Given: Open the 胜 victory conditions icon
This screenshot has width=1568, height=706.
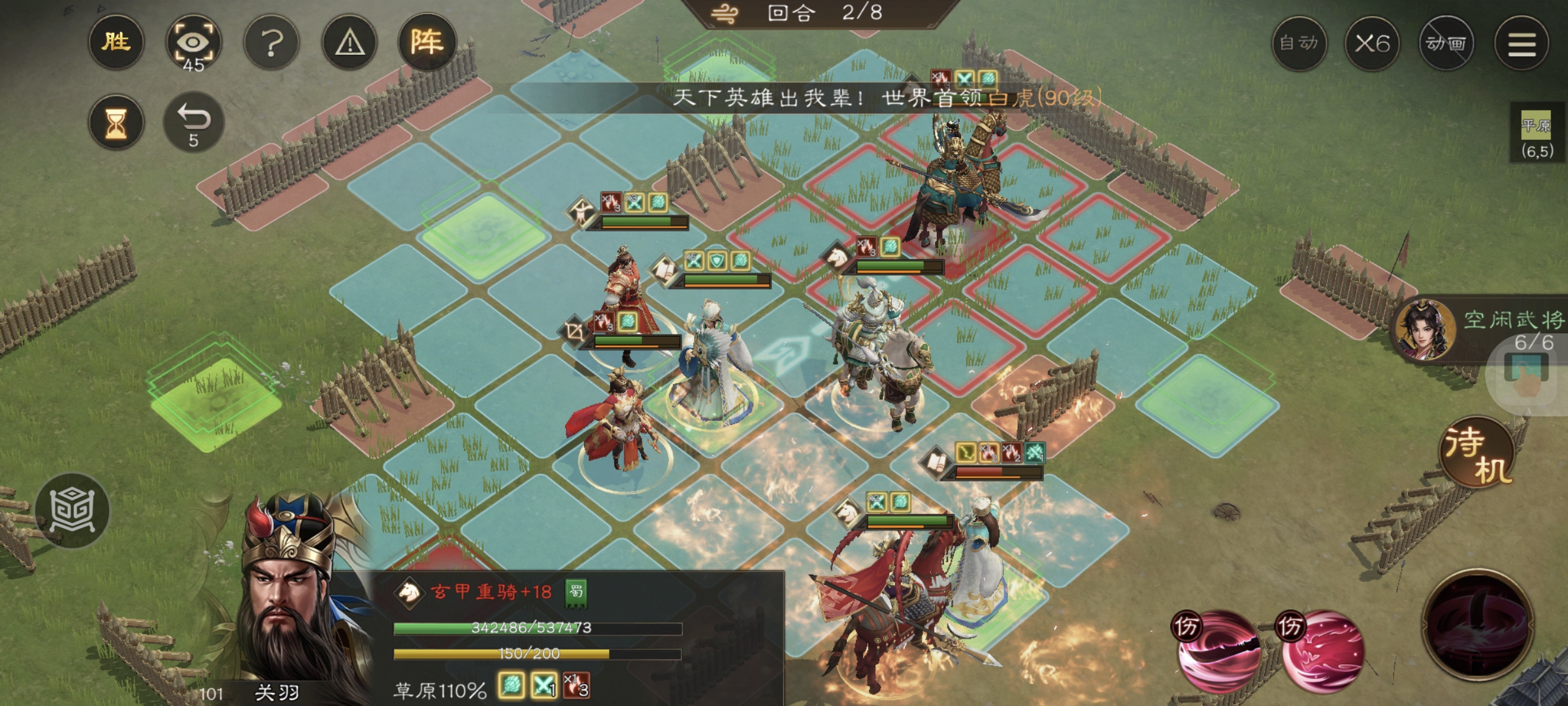Looking at the screenshot, I should pyautogui.click(x=115, y=43).
